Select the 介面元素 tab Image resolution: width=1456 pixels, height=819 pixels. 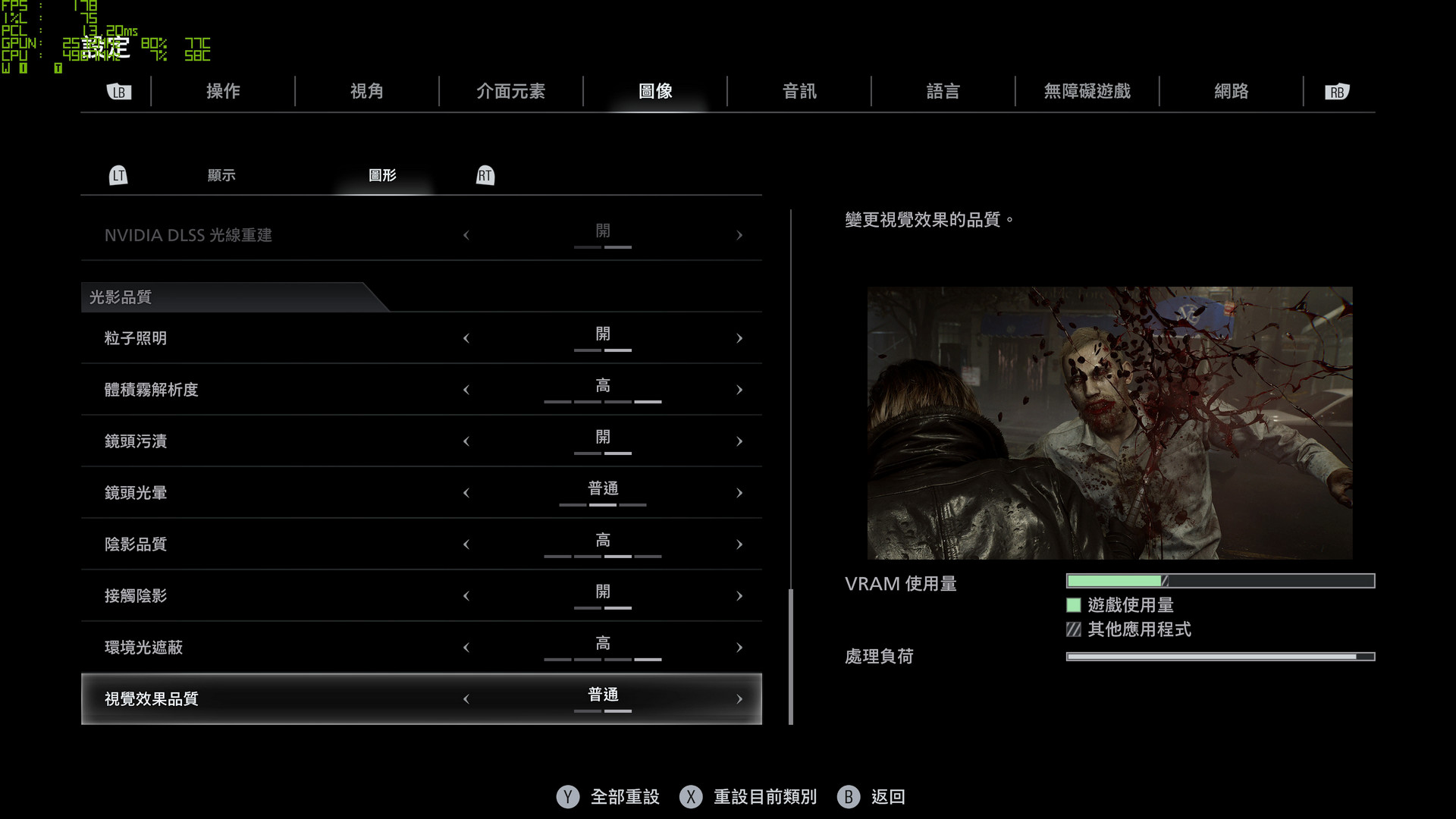[x=510, y=92]
